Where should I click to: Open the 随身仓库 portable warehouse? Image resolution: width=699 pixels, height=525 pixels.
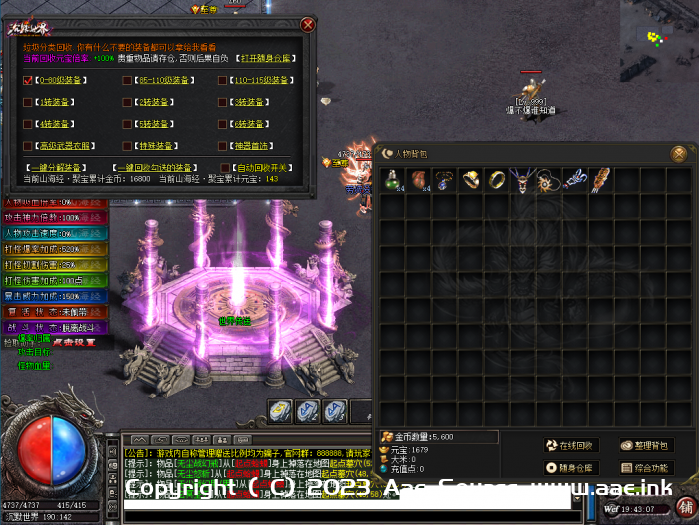click(570, 467)
